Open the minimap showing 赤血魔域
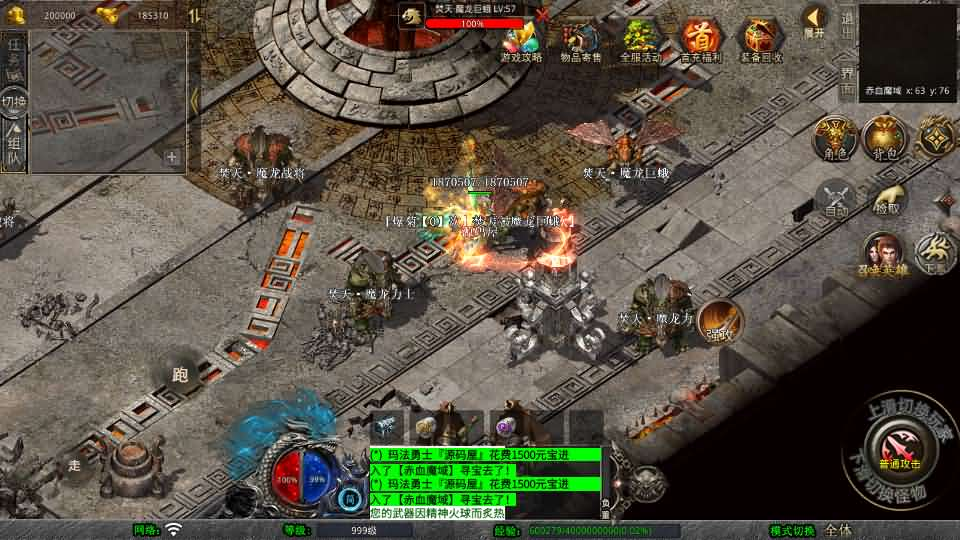This screenshot has height=540, width=960. (907, 50)
